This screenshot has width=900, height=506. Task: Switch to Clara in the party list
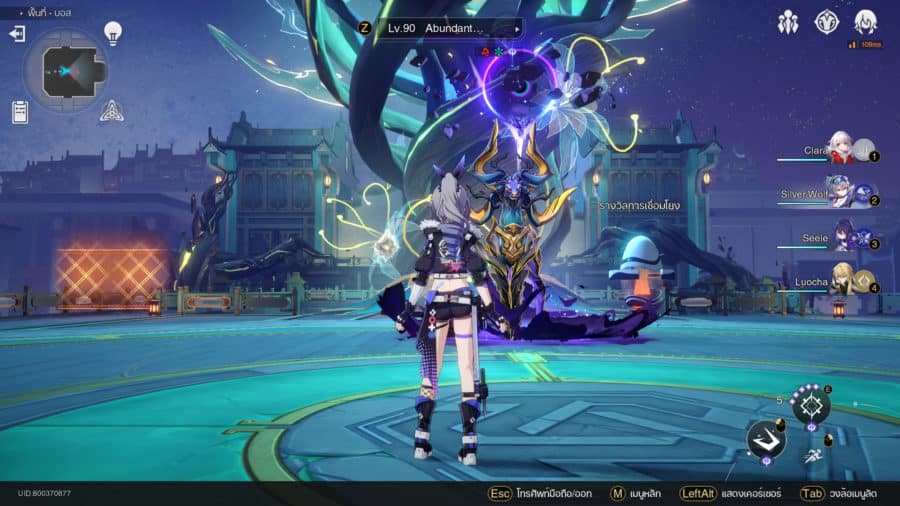point(840,152)
